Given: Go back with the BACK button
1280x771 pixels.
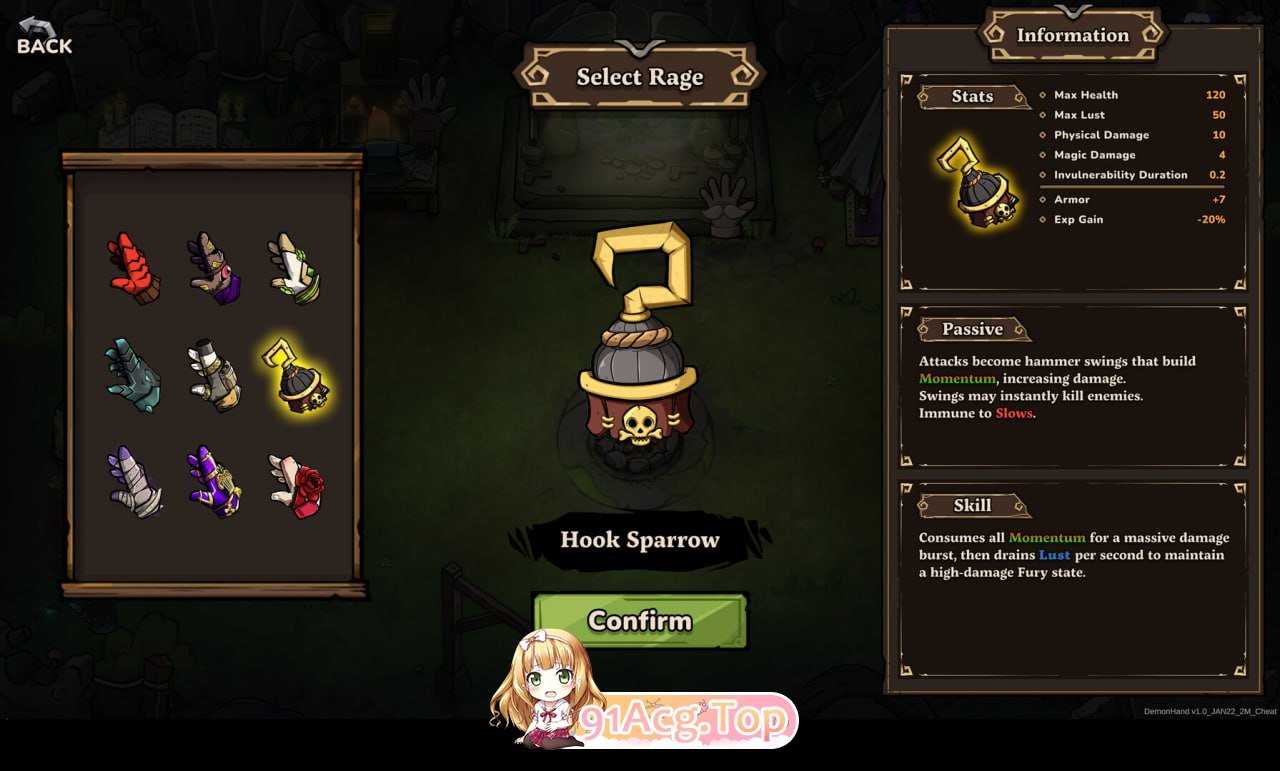Looking at the screenshot, I should [44, 37].
